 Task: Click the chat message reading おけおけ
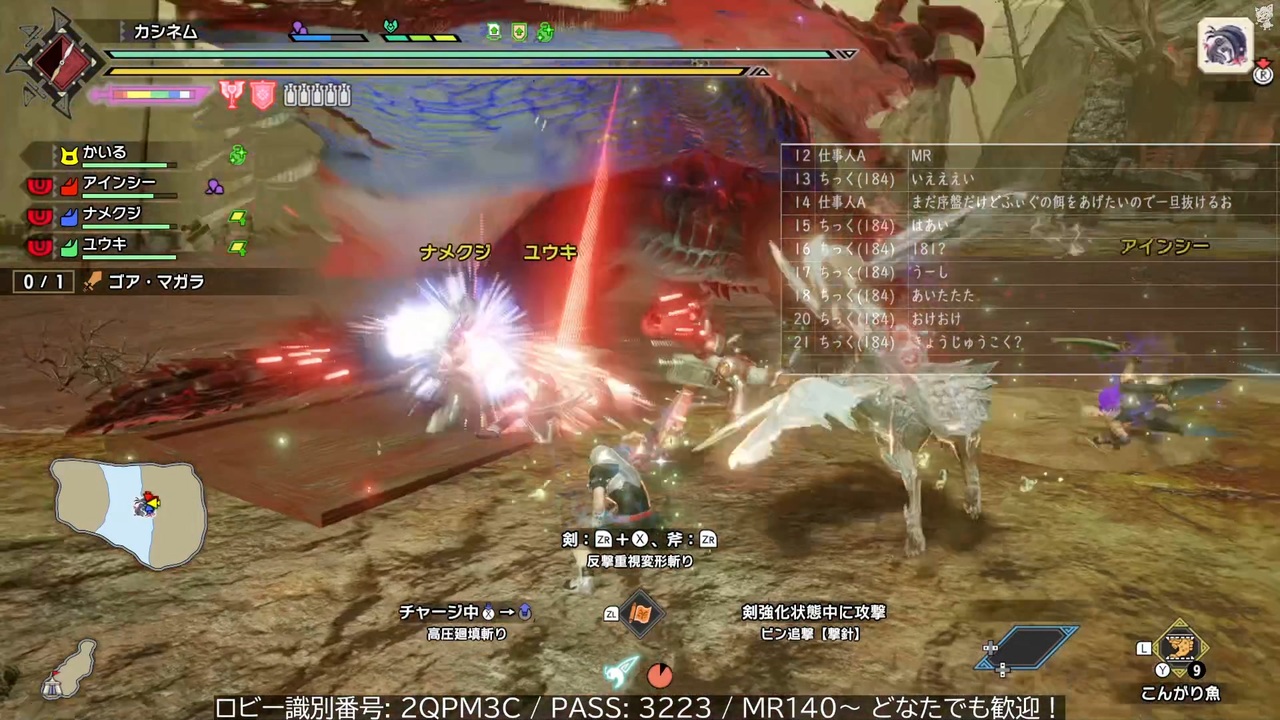pos(933,318)
